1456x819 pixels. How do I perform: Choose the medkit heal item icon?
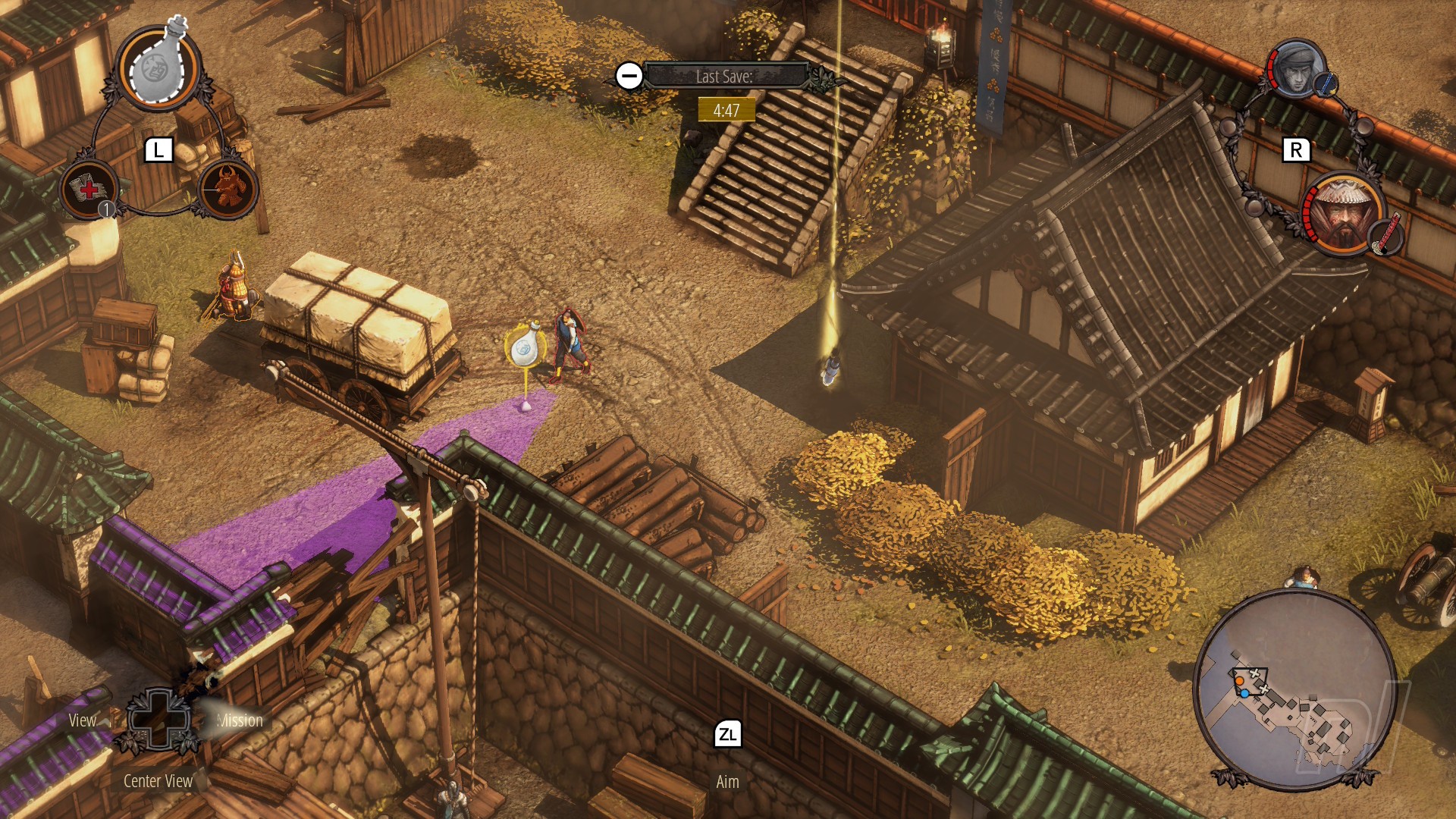[89, 189]
